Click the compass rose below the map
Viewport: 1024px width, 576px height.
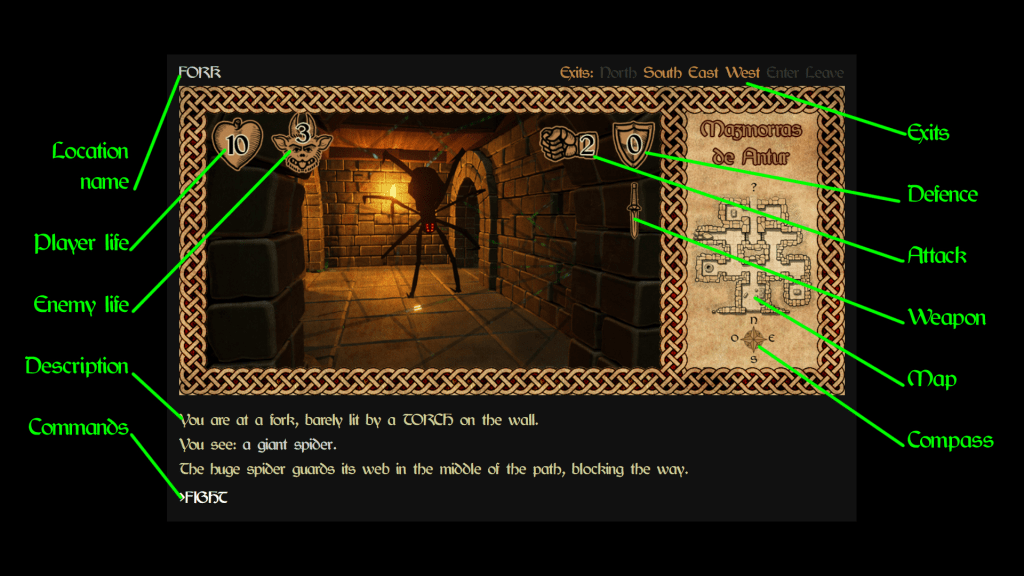pyautogui.click(x=755, y=339)
